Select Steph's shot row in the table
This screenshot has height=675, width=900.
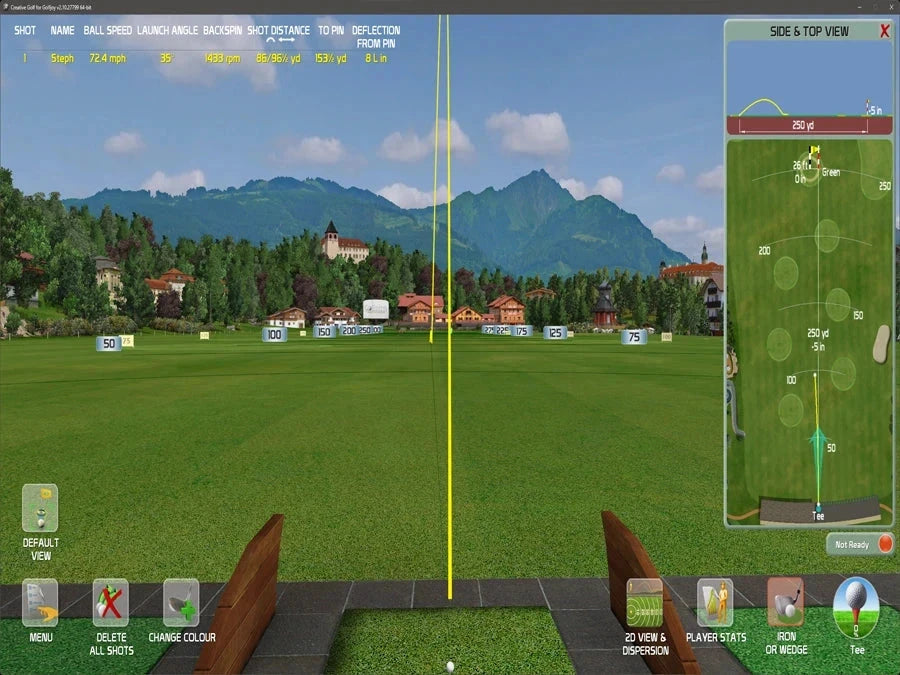(x=200, y=58)
